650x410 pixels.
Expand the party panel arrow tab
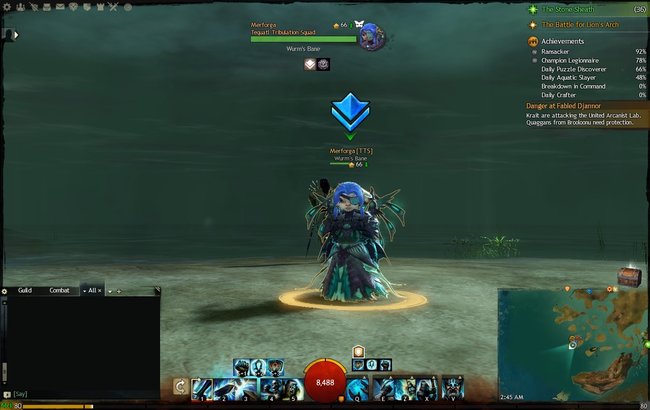15,34
